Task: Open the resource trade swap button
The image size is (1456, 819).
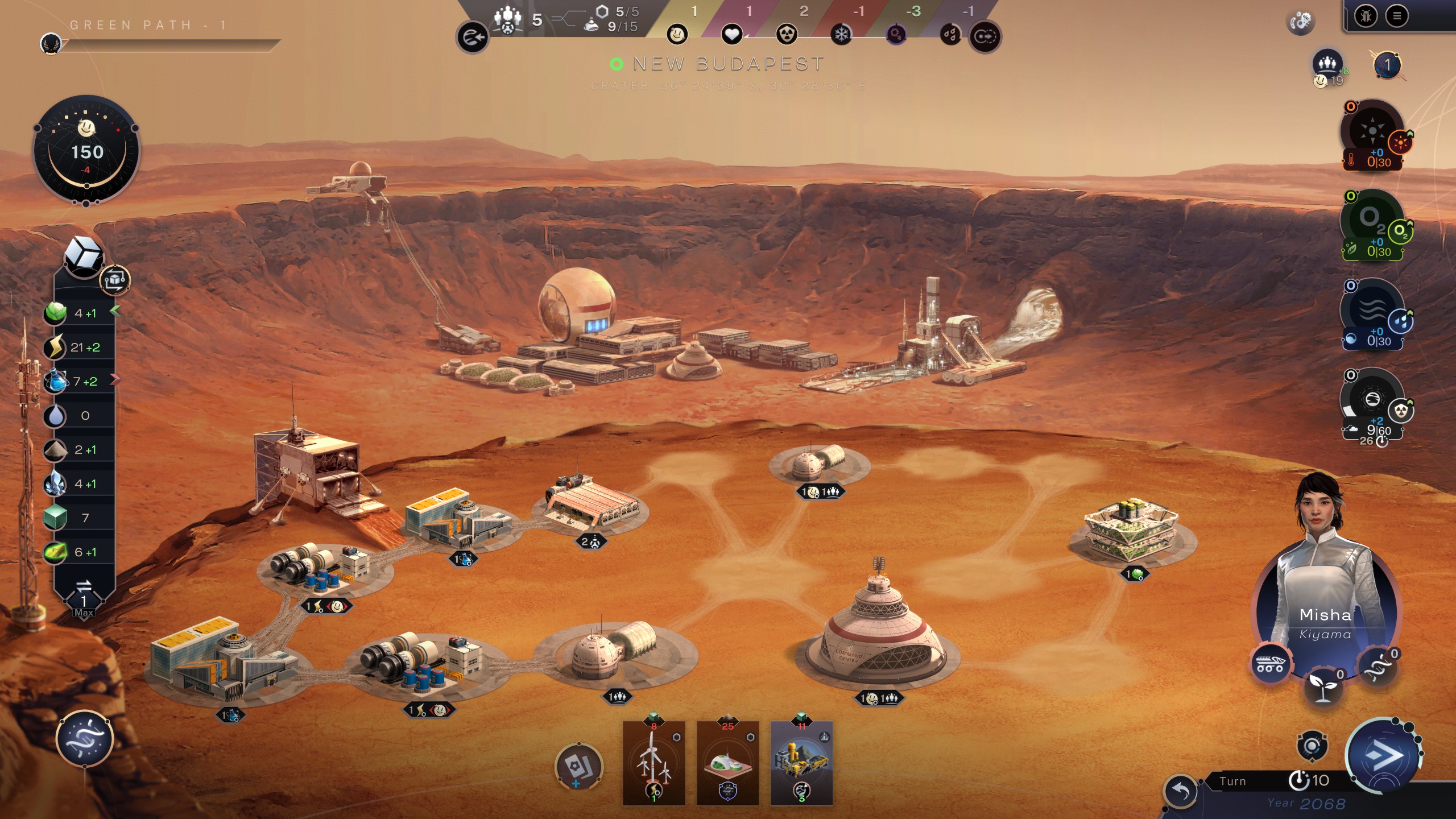Action: [x=84, y=586]
